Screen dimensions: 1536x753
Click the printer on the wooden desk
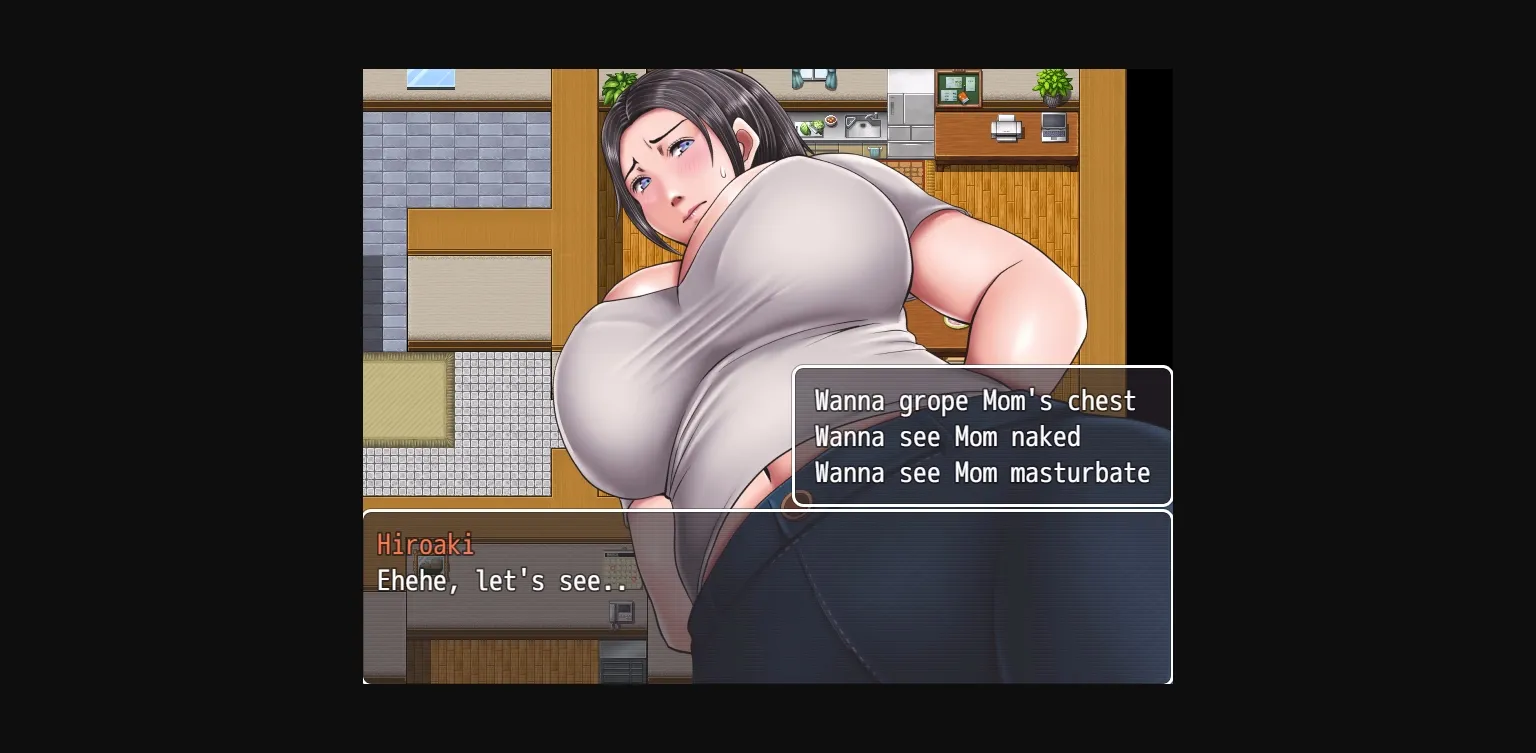tap(1005, 128)
